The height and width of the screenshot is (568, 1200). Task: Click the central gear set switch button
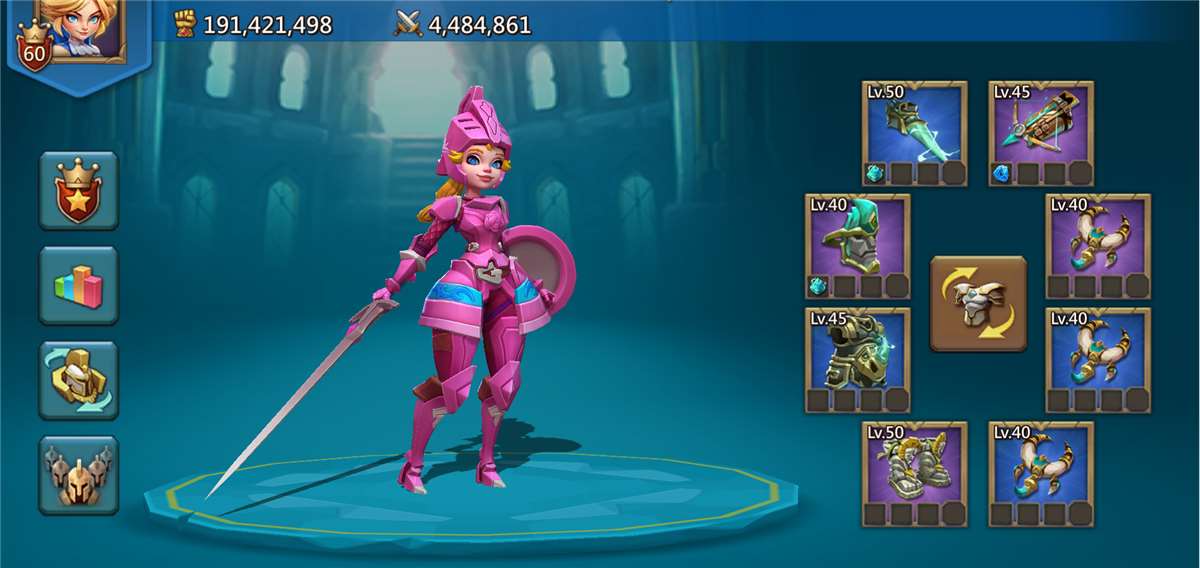tap(978, 303)
